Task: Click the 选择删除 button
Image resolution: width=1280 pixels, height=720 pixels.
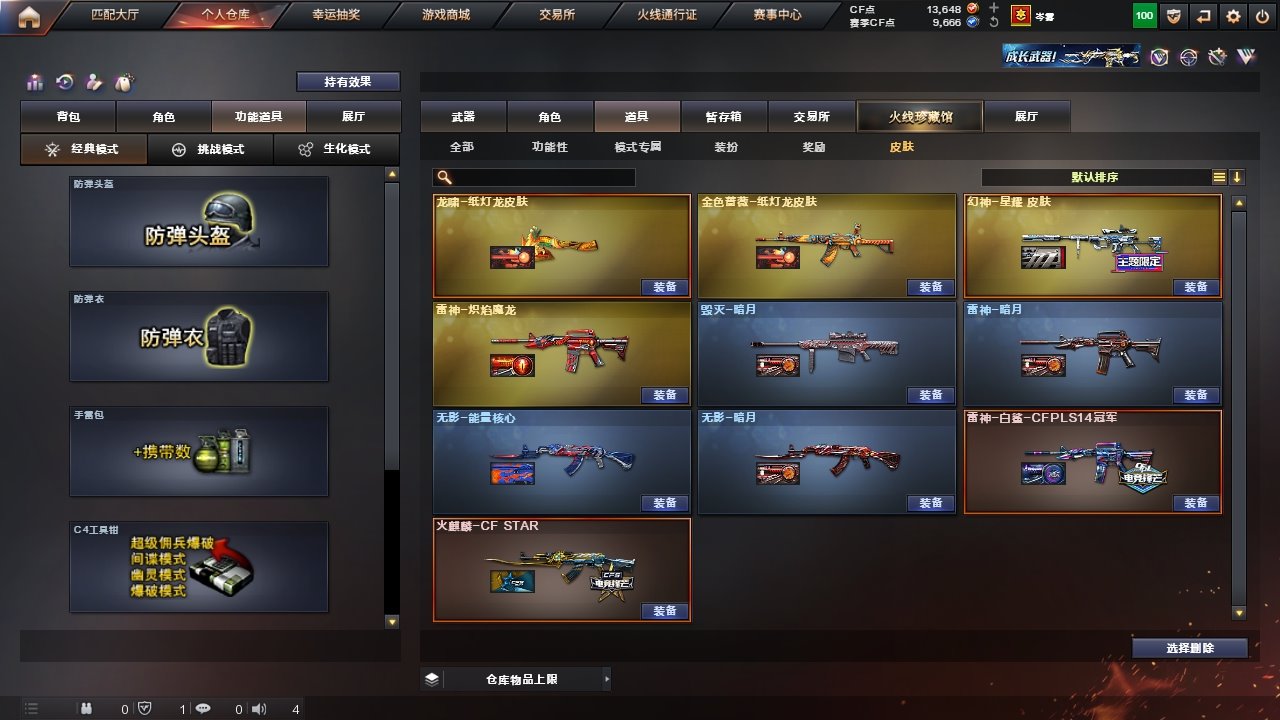Action: pos(1189,648)
